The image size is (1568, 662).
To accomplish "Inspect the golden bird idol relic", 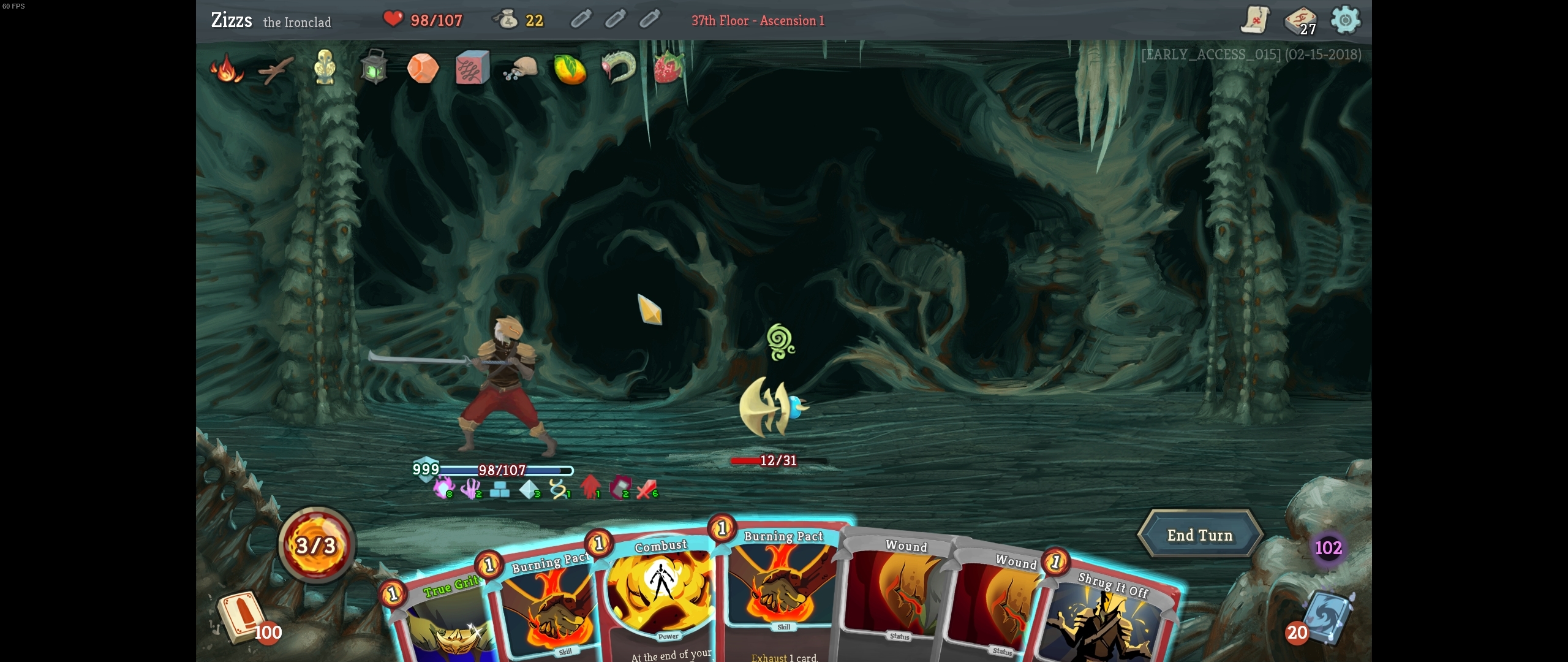I will point(325,69).
